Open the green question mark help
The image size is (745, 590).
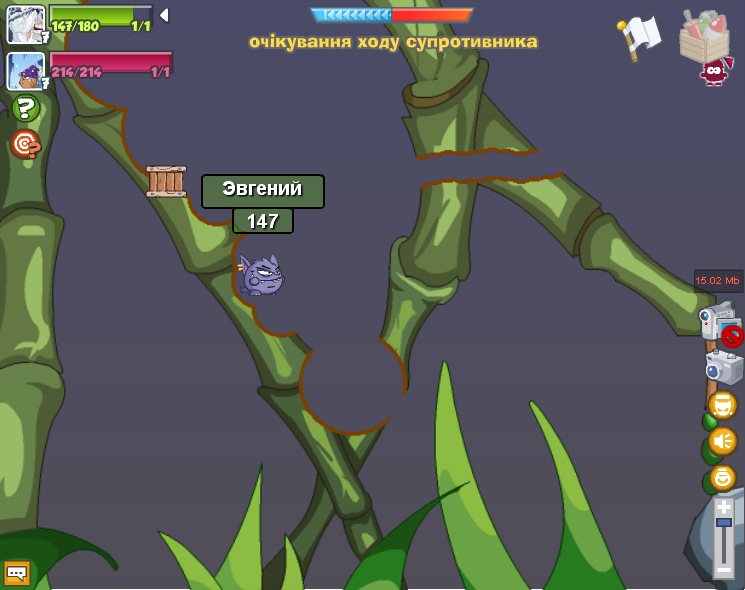click(x=26, y=108)
